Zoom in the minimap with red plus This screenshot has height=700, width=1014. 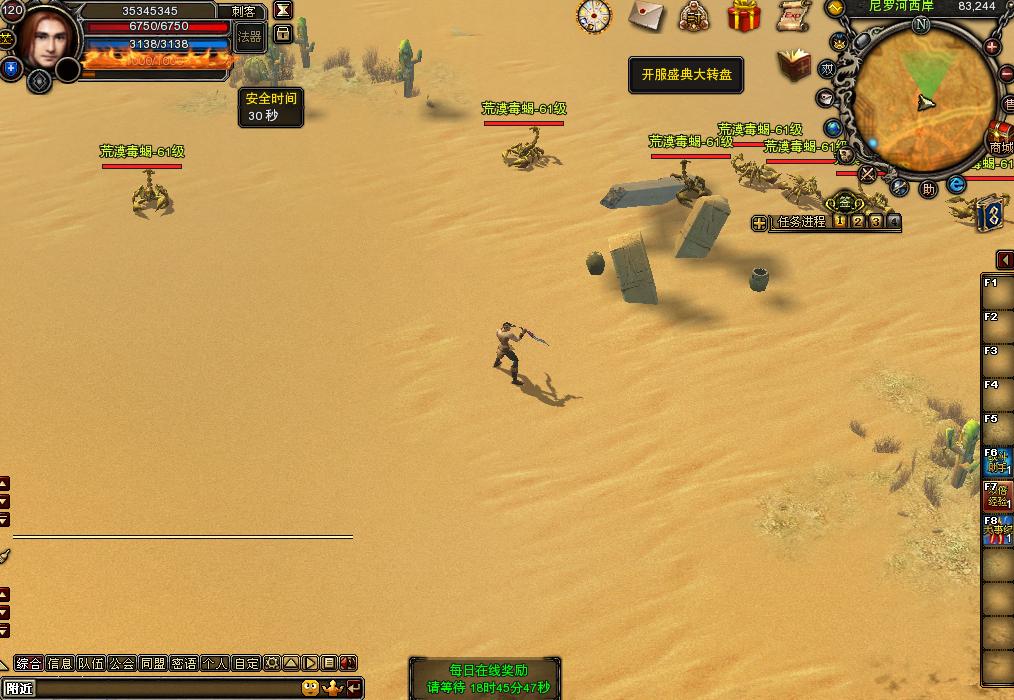[992, 47]
